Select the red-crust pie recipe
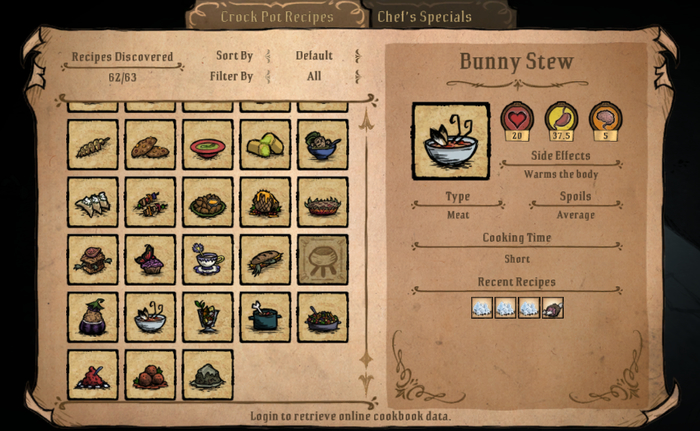 click(323, 203)
